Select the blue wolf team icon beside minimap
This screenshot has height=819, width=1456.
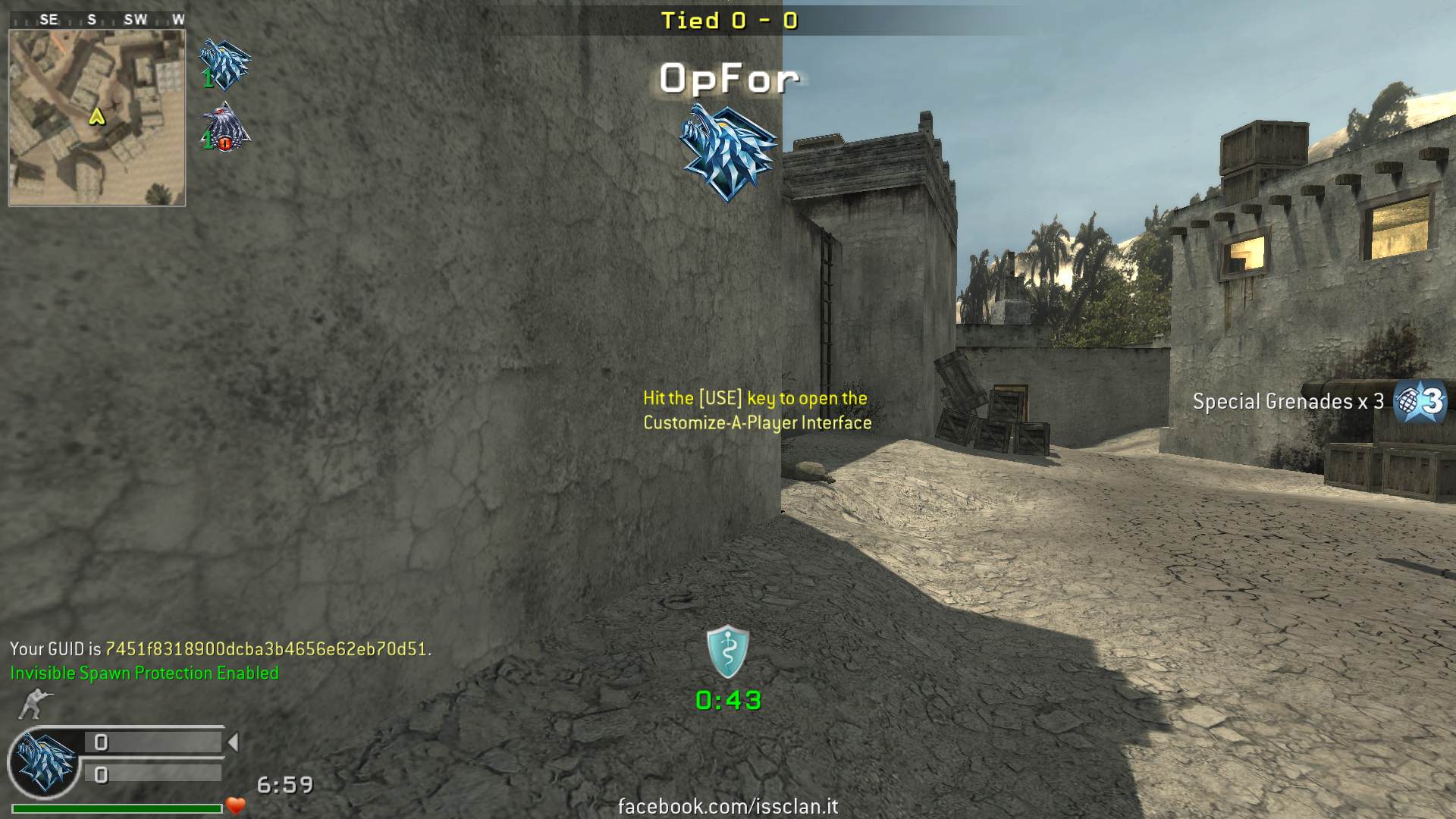(x=224, y=64)
